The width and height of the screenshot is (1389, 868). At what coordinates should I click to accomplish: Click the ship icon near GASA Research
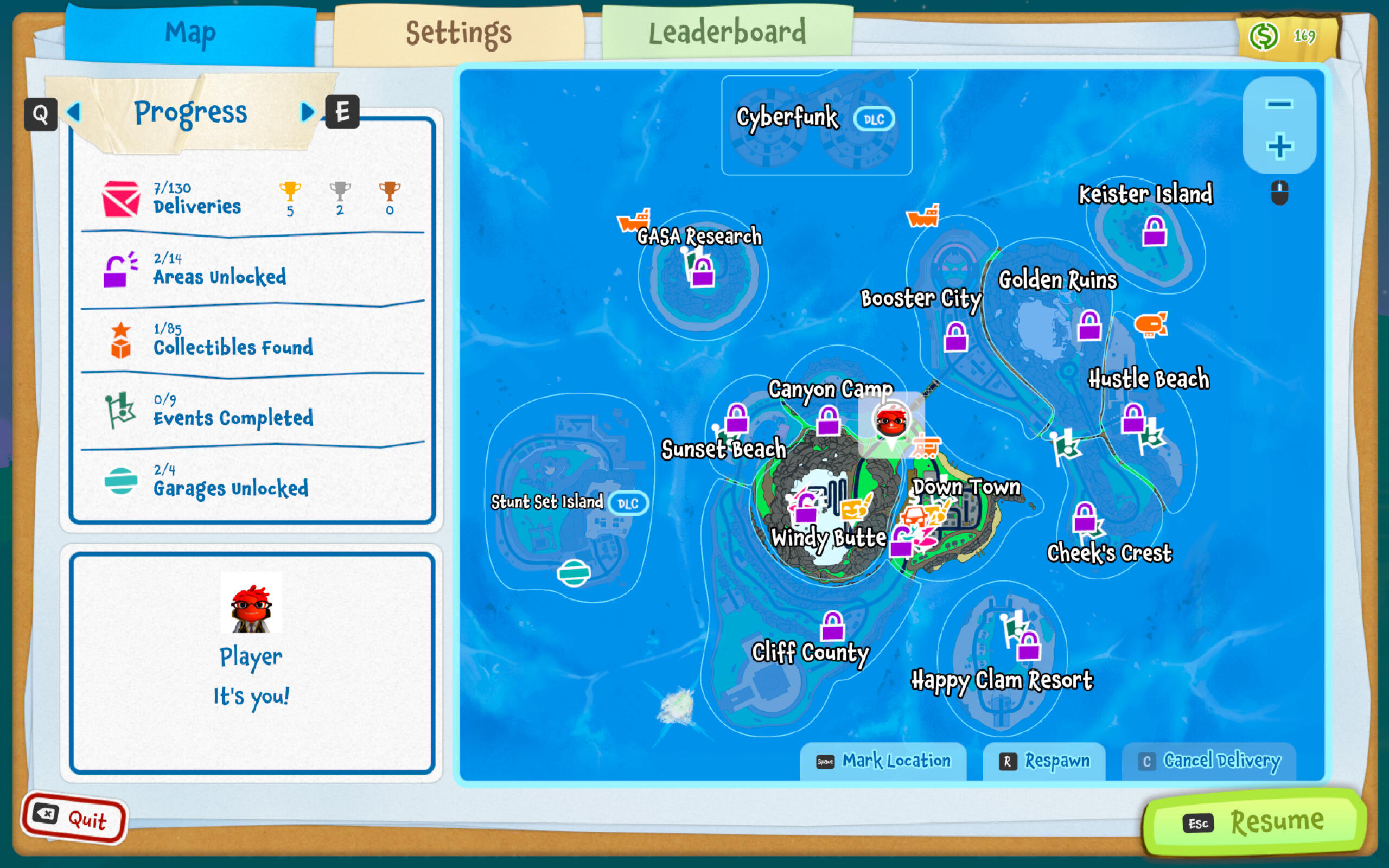[634, 221]
